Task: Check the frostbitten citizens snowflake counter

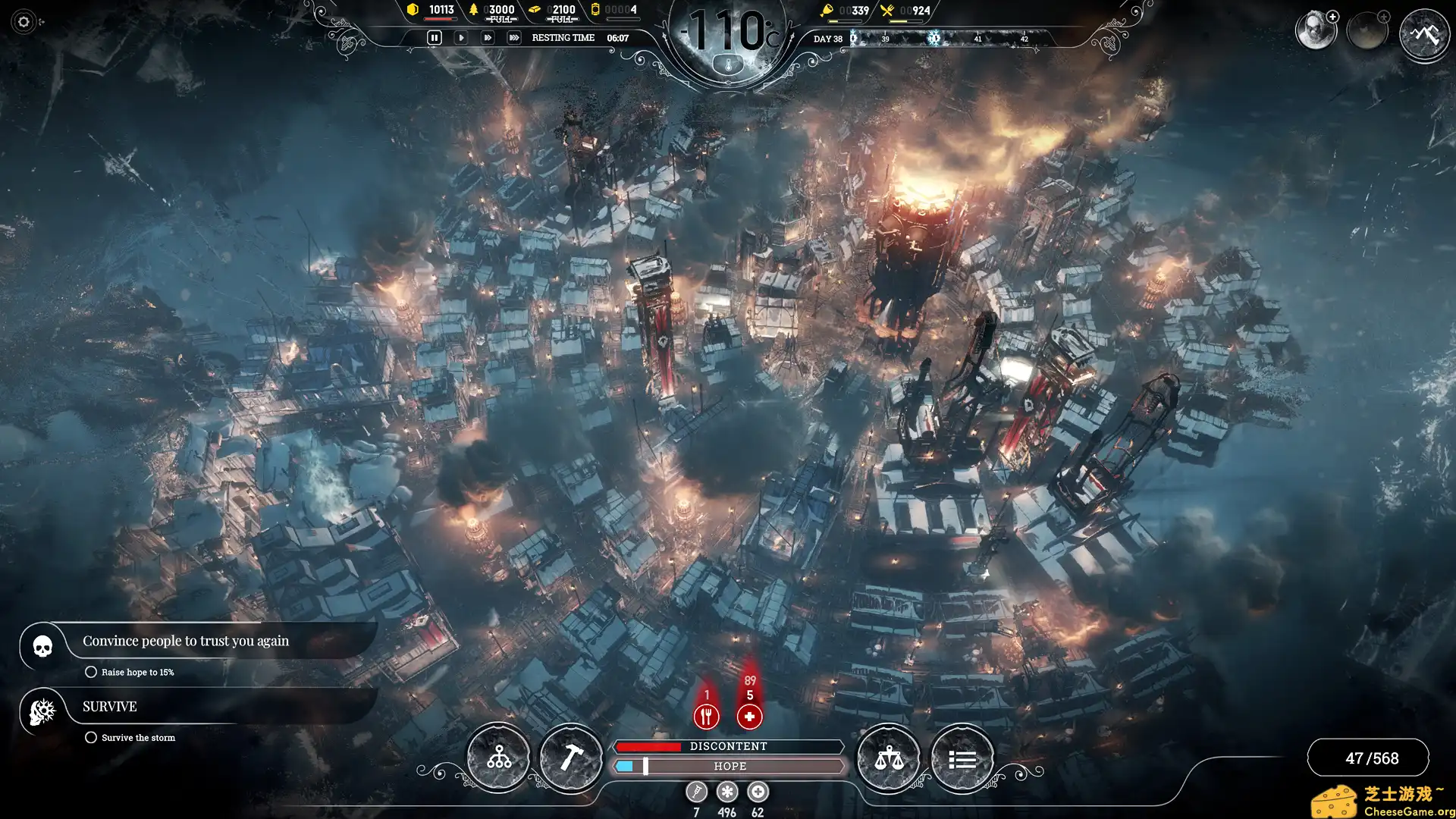Action: [x=726, y=792]
